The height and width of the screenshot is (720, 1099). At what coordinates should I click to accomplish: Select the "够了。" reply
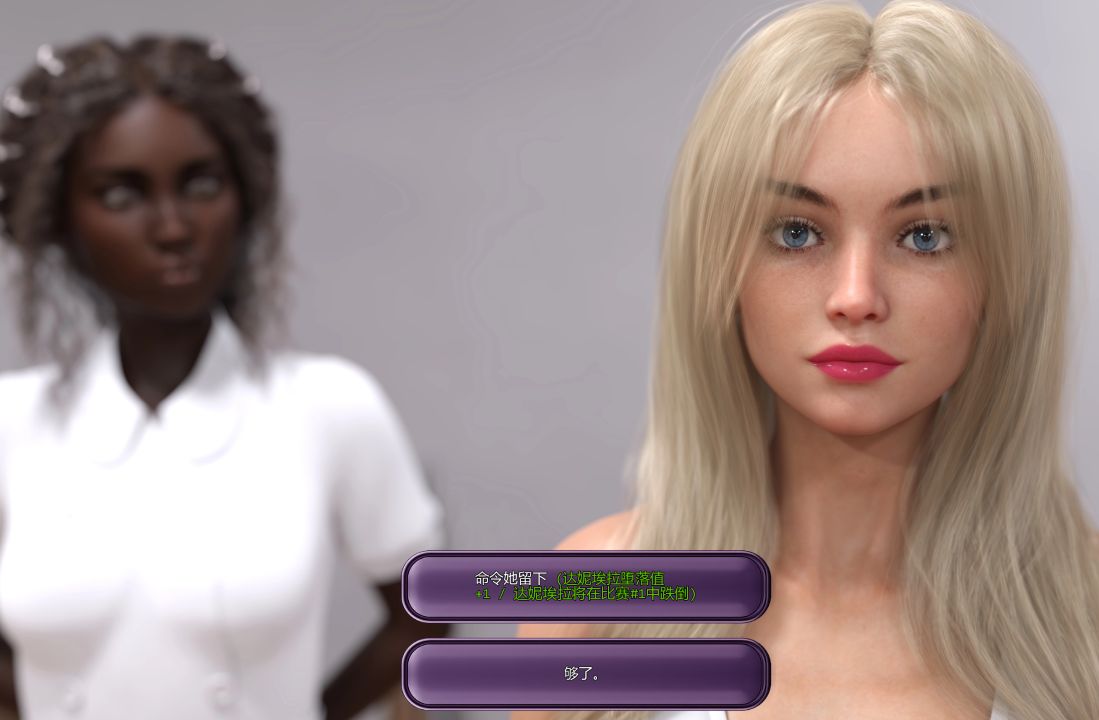[x=585, y=674]
